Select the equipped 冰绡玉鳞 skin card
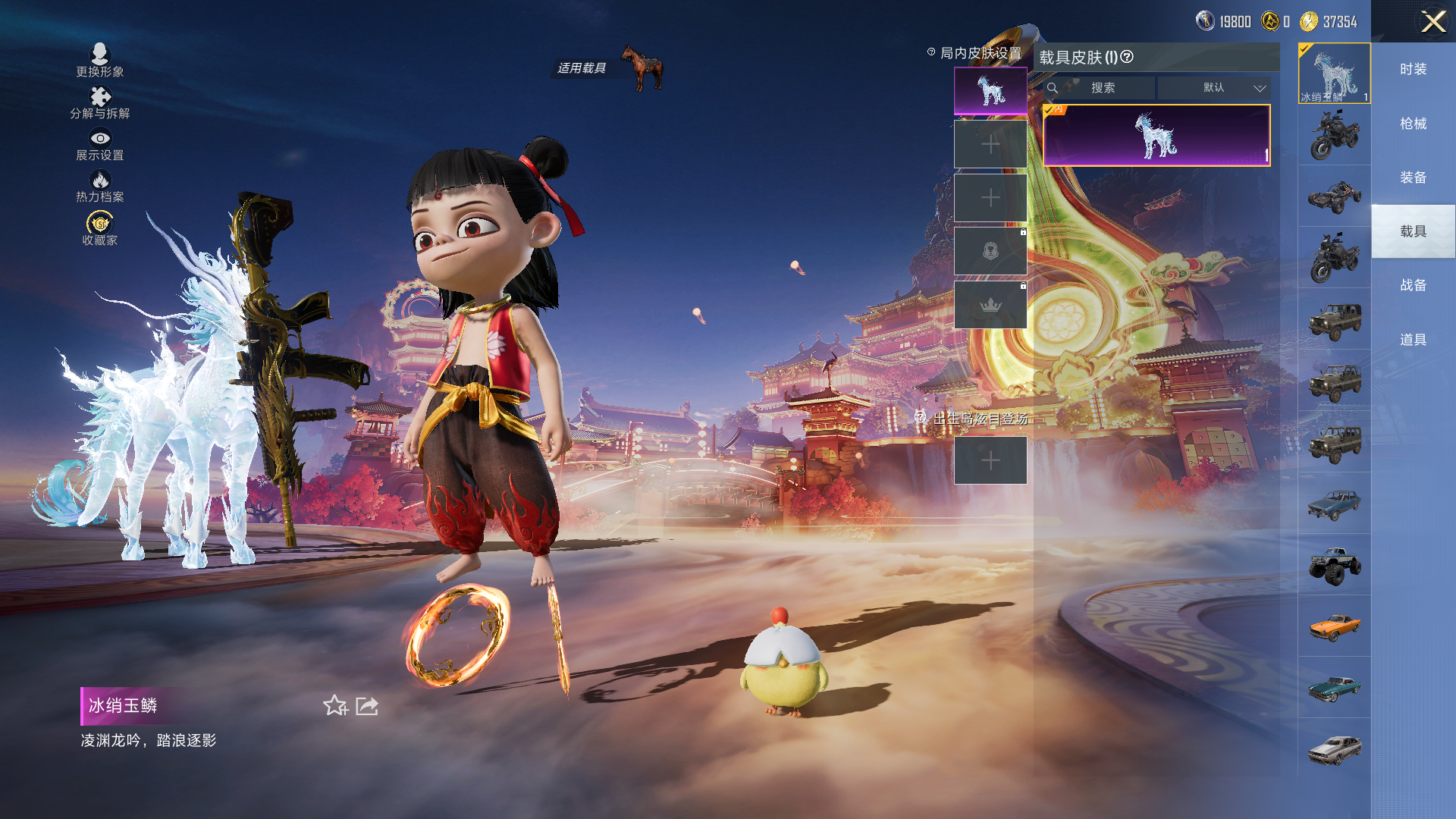 coord(1156,136)
